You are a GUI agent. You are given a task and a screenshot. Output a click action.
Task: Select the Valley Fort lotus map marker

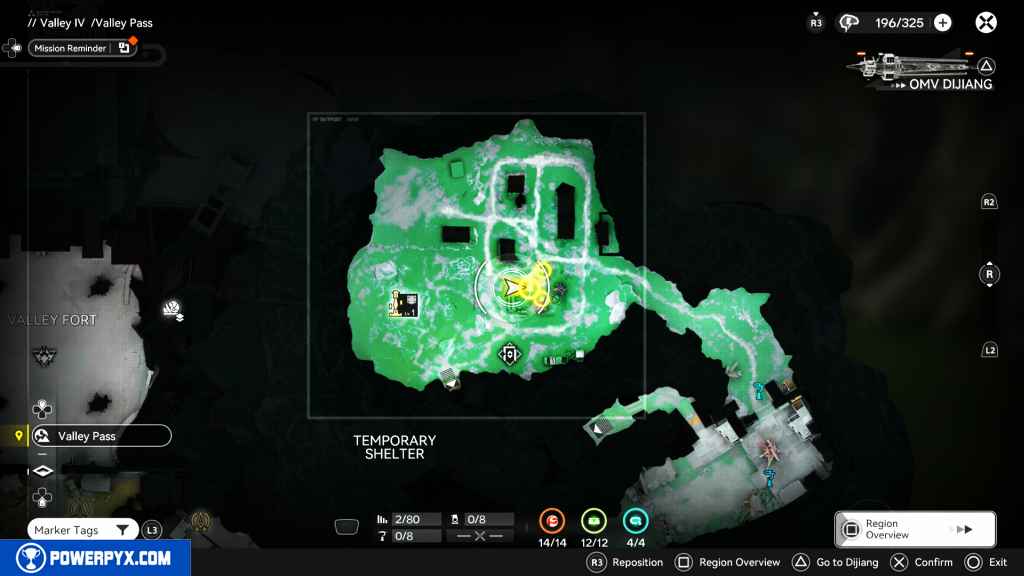pos(172,312)
